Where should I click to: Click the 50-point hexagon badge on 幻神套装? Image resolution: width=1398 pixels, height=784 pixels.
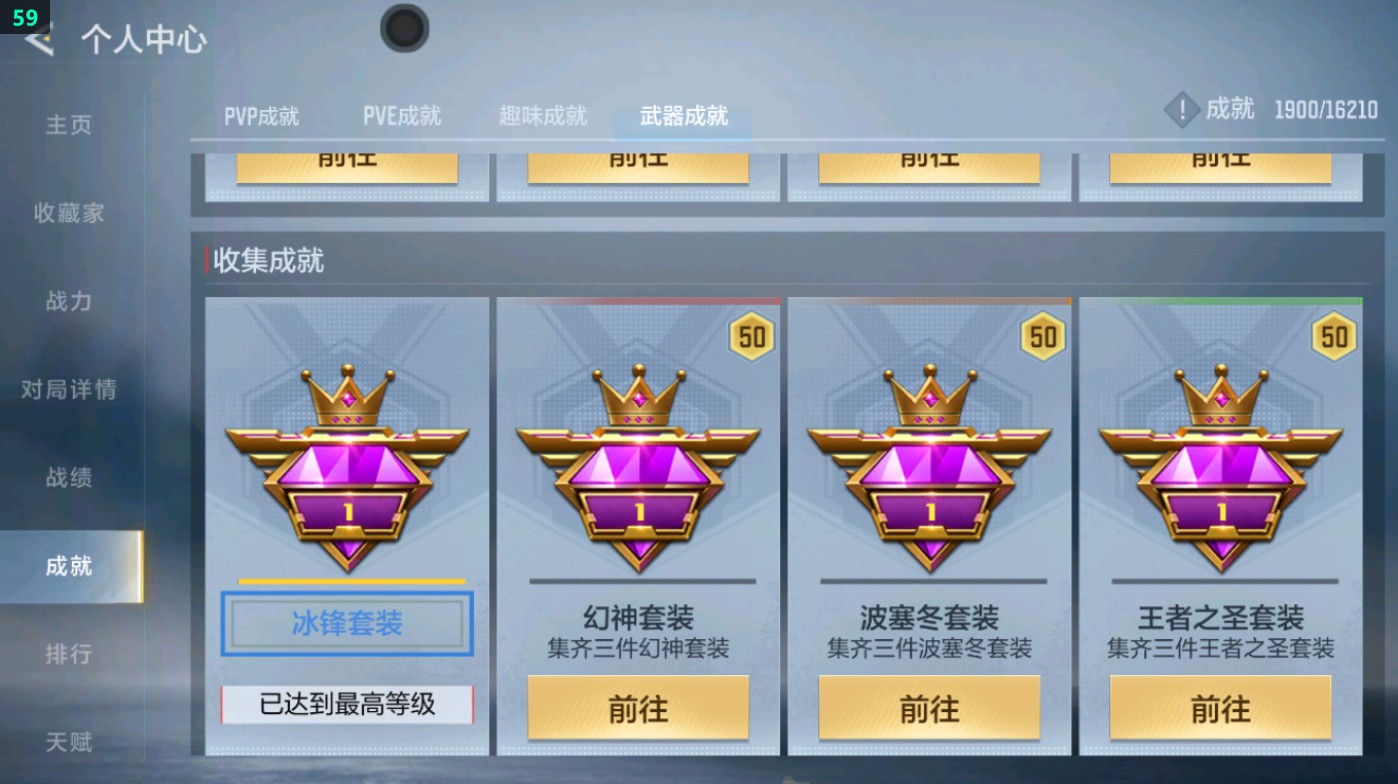[x=751, y=336]
